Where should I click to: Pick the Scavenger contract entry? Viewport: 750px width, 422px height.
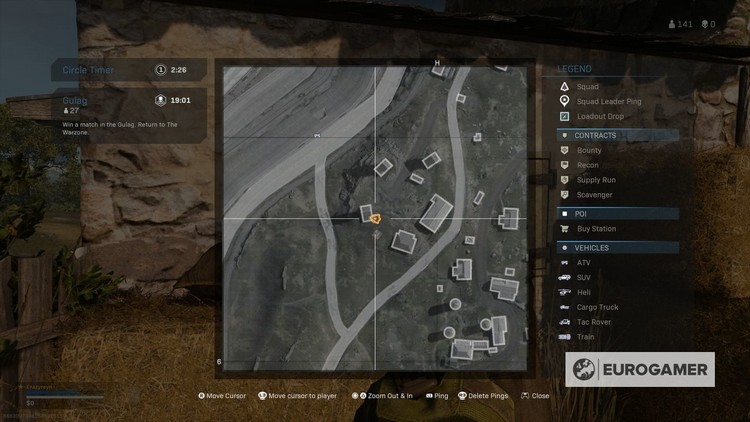click(x=594, y=195)
